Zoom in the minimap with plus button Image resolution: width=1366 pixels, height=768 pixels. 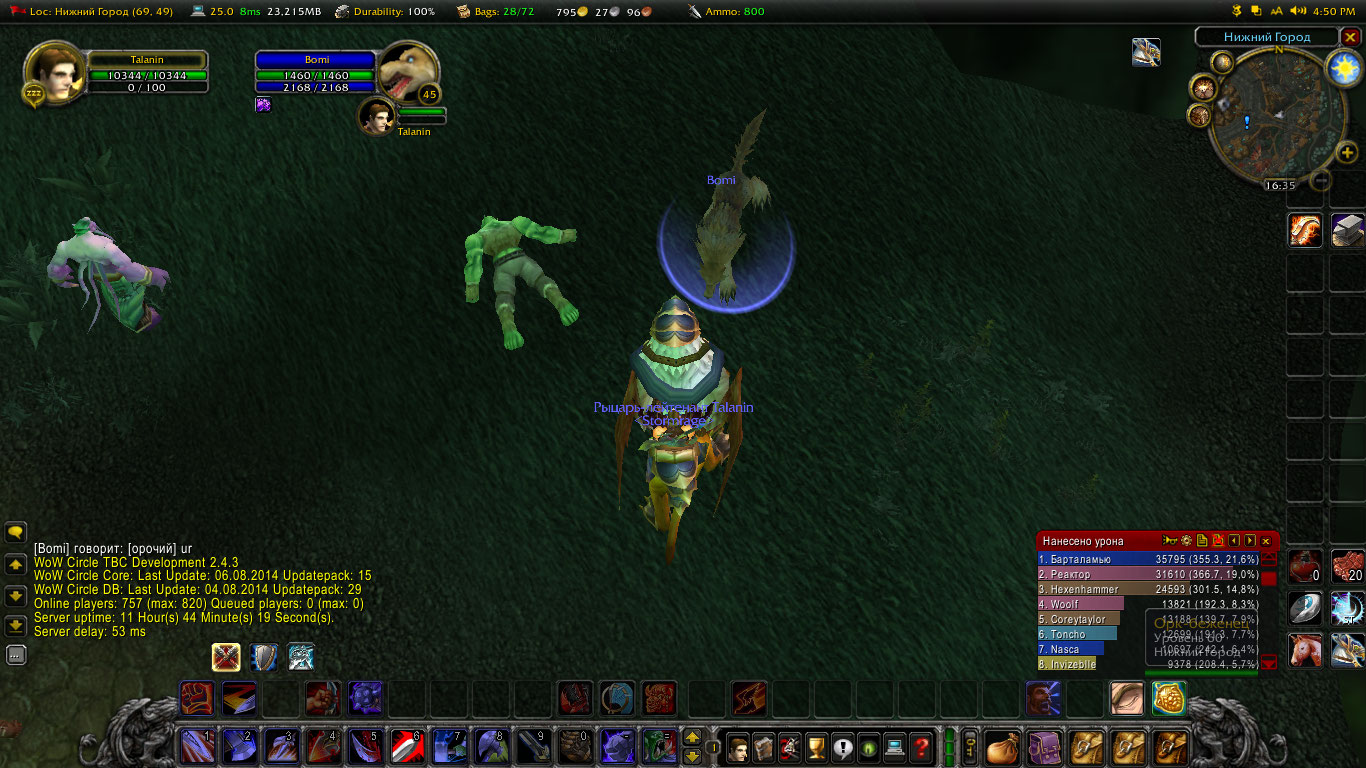pyautogui.click(x=1348, y=153)
